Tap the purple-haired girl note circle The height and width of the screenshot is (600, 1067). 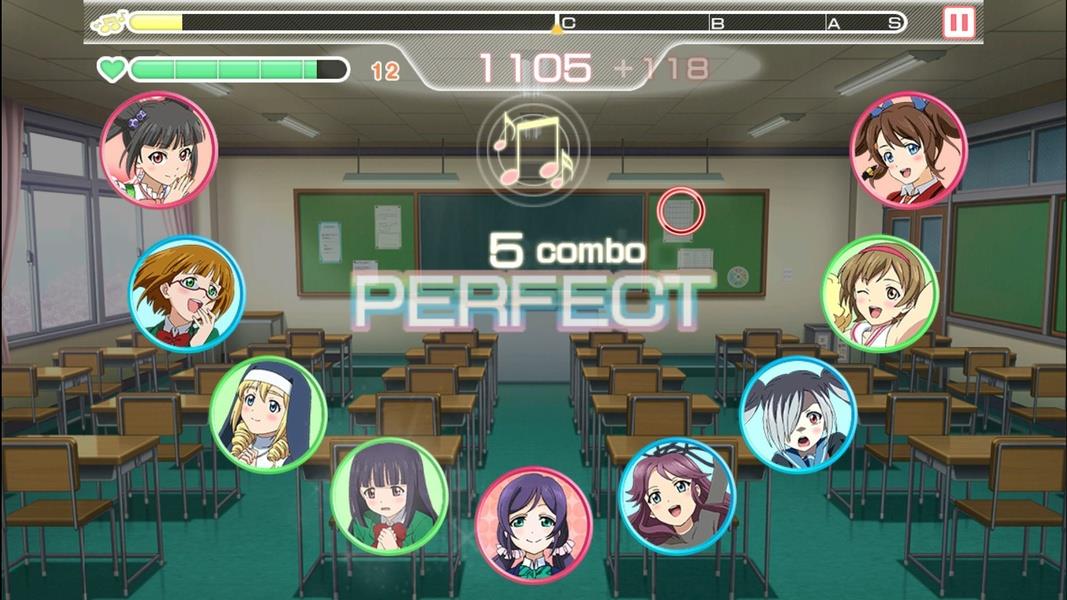(x=533, y=525)
